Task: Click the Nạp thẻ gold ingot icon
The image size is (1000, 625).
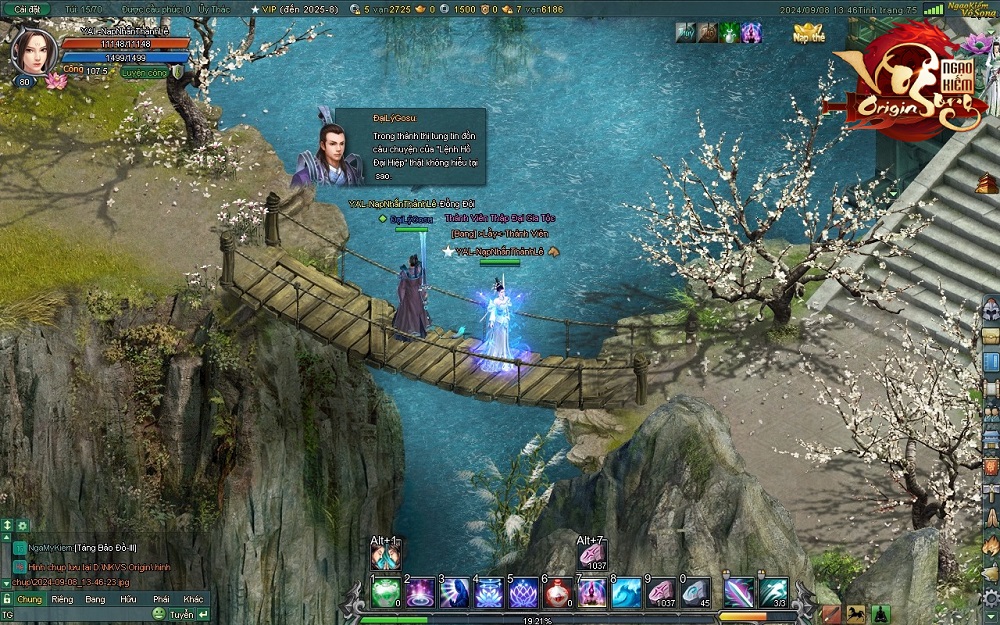Action: click(808, 33)
